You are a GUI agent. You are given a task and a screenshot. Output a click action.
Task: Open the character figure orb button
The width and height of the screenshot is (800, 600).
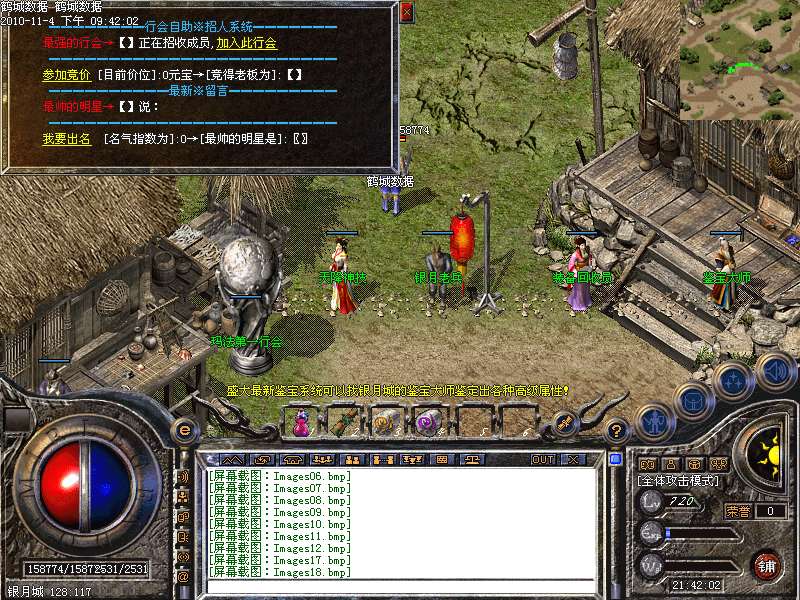[655, 423]
